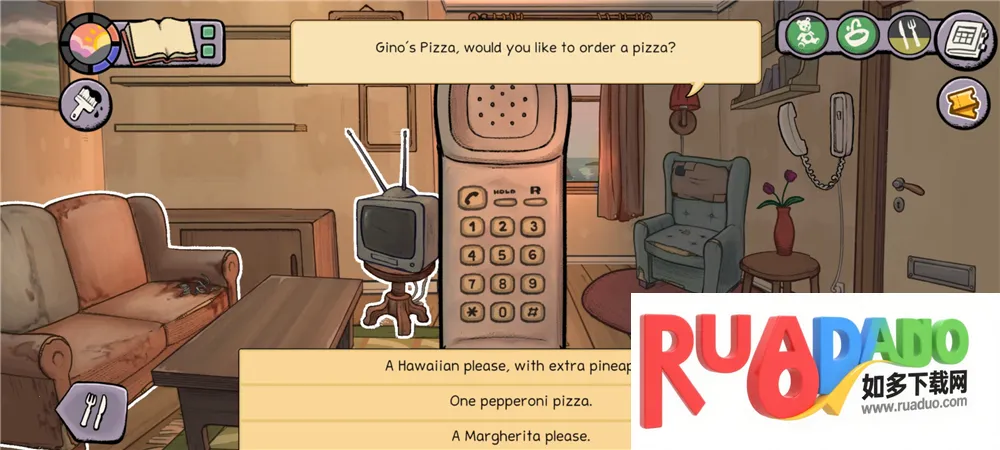Open the golden tickets button

coord(962,104)
